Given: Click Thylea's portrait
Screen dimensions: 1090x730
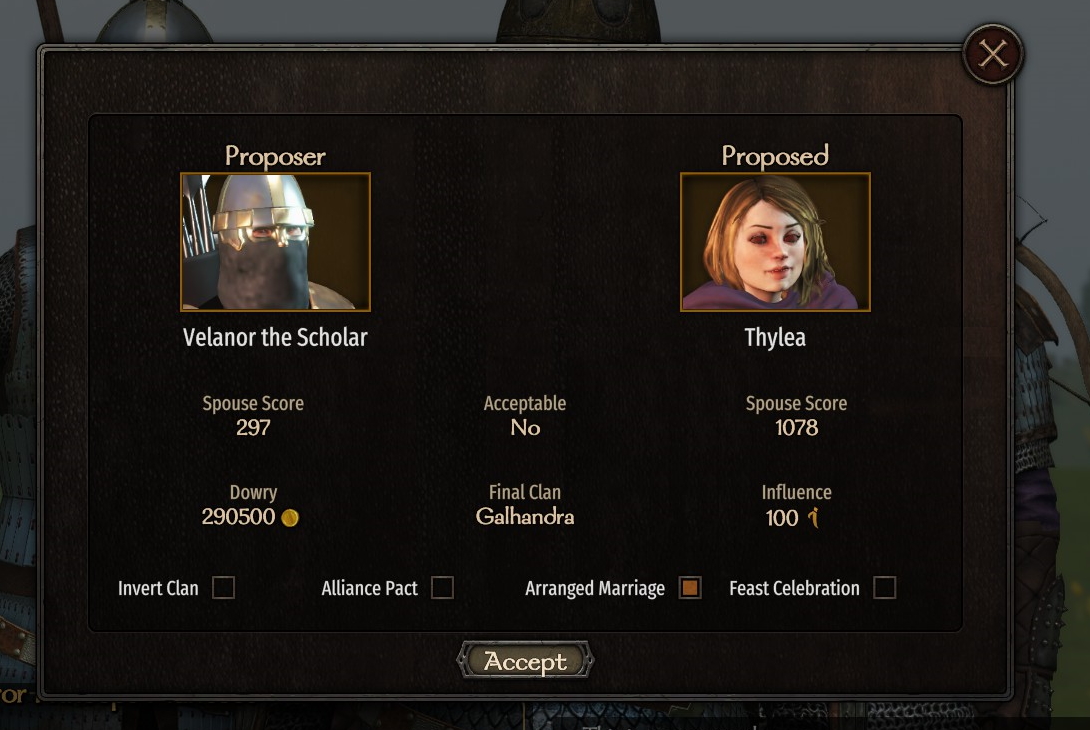Looking at the screenshot, I should pos(775,242).
